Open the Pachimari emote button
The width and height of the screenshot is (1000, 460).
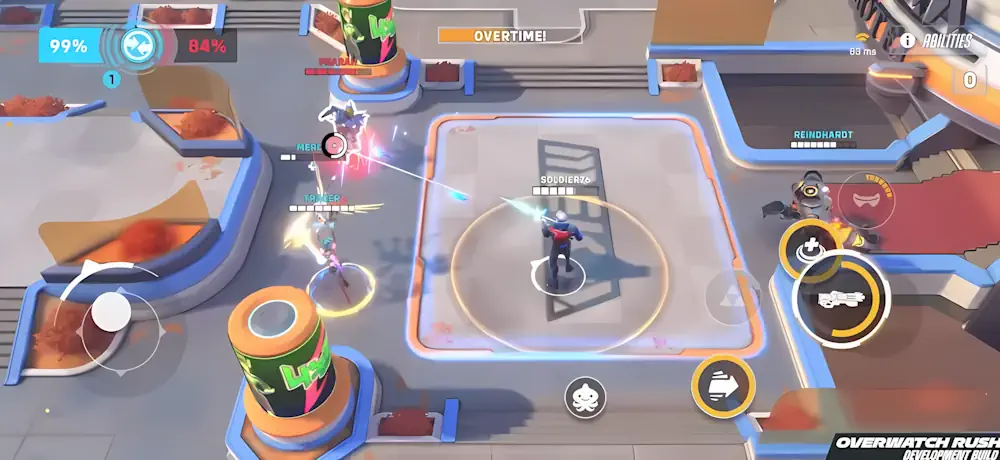(585, 398)
